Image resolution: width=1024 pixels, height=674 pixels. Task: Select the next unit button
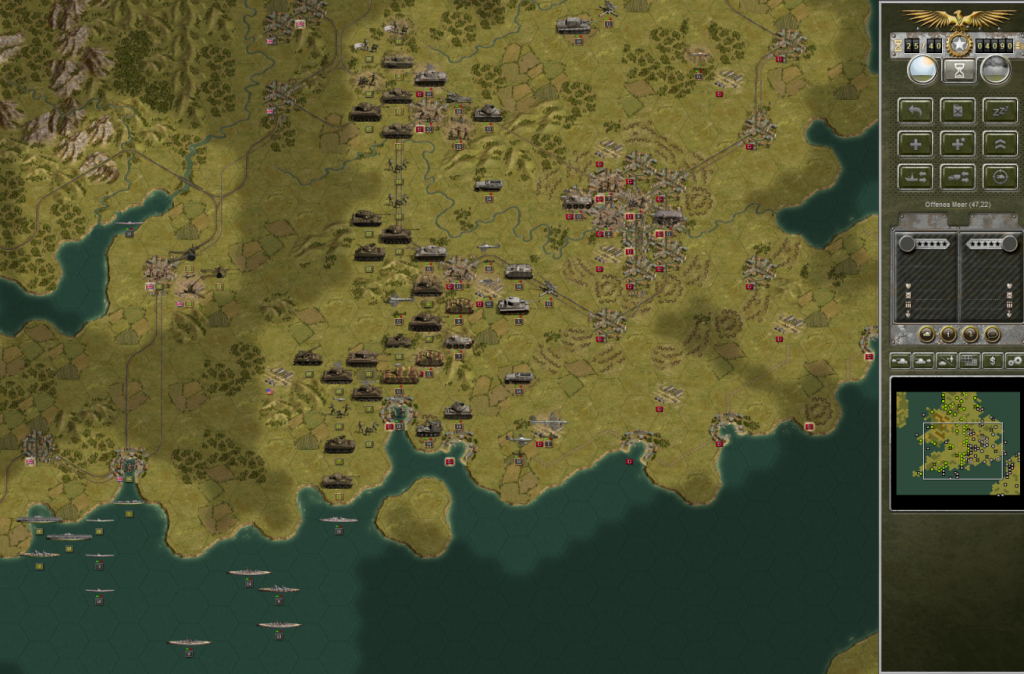pyautogui.click(x=922, y=360)
